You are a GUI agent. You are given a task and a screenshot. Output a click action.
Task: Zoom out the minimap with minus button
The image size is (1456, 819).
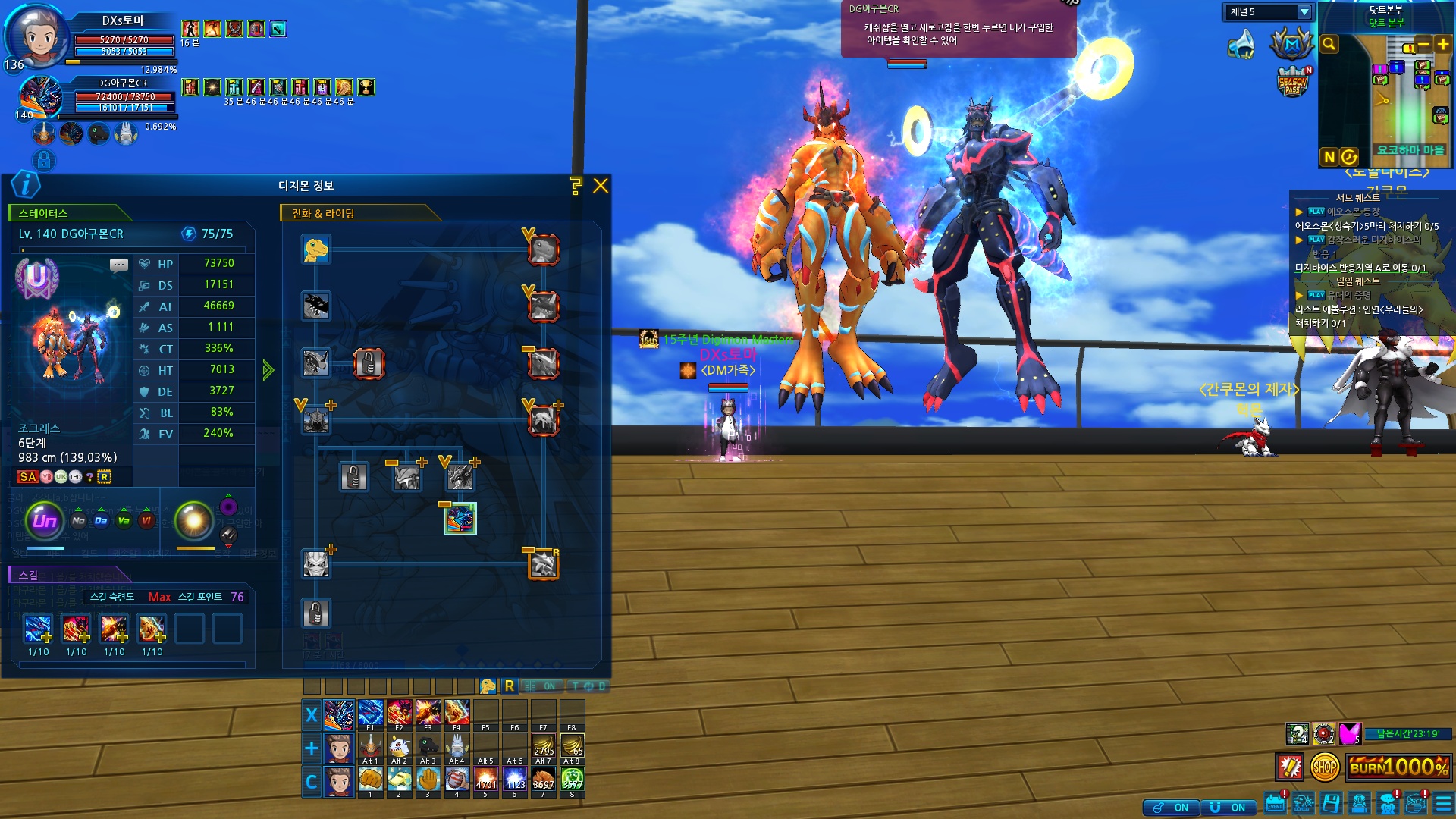coord(1423,44)
